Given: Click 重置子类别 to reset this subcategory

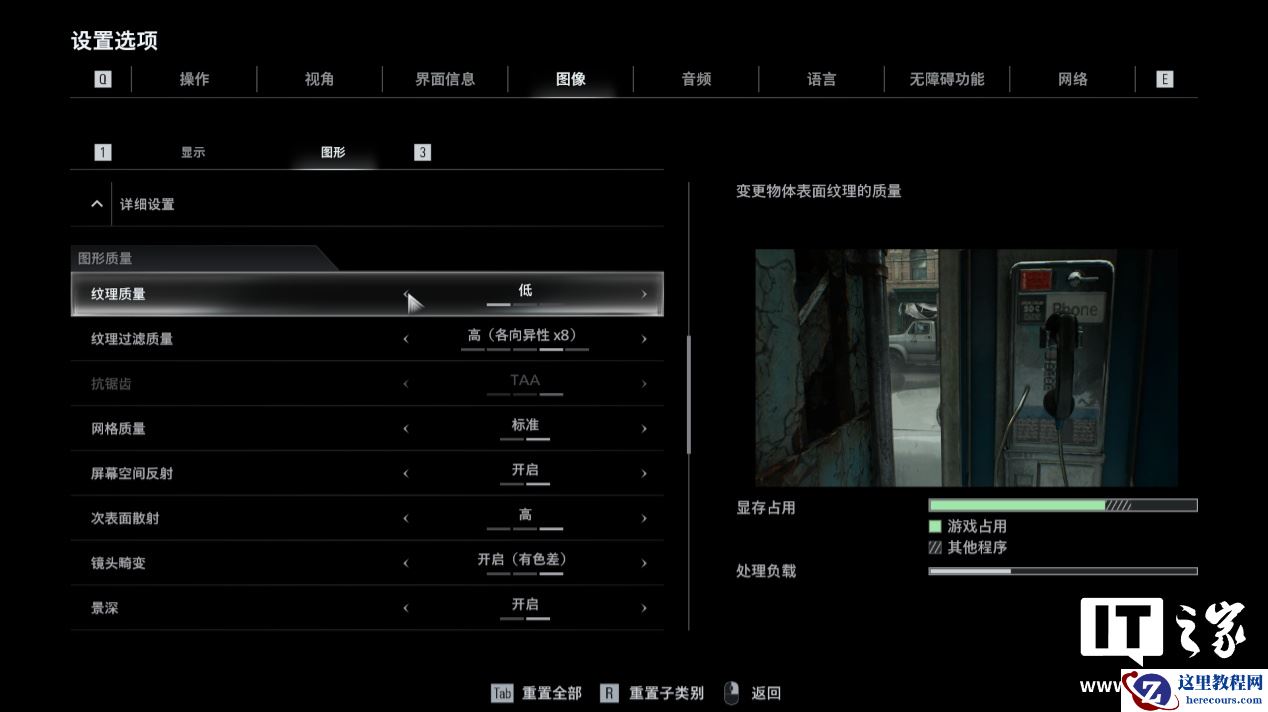Looking at the screenshot, I should coord(652,693).
